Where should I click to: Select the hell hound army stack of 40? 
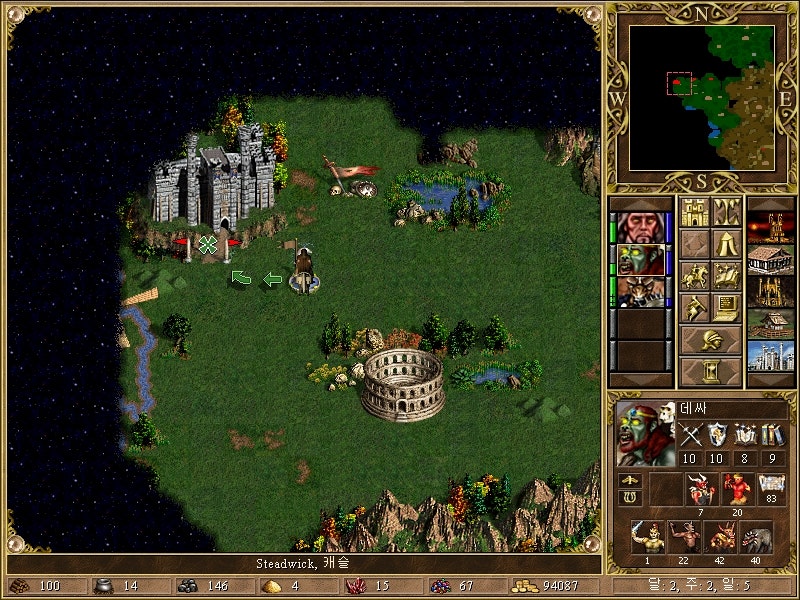756,539
